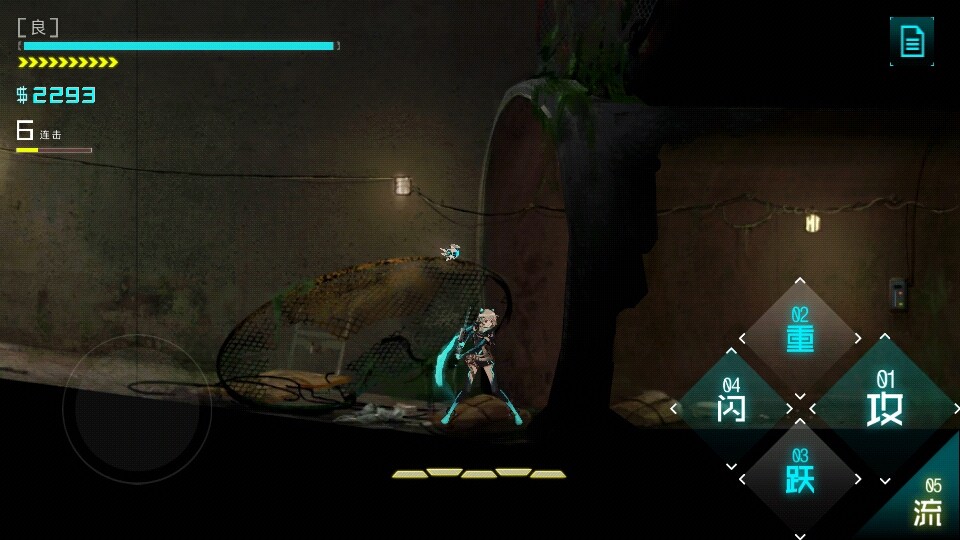Use the 闪 dodge button

731,407
